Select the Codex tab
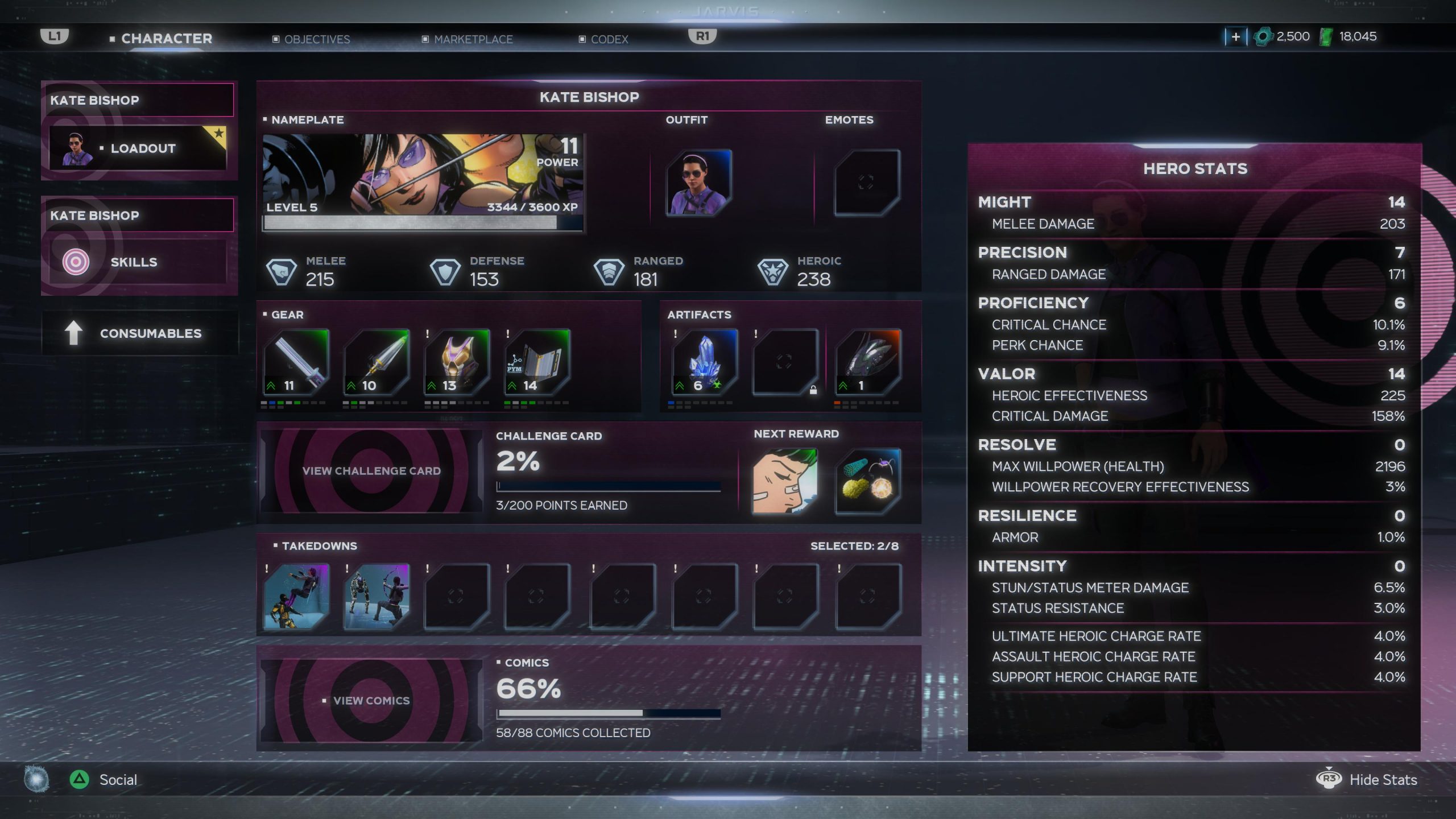This screenshot has height=819, width=1456. pos(609,39)
